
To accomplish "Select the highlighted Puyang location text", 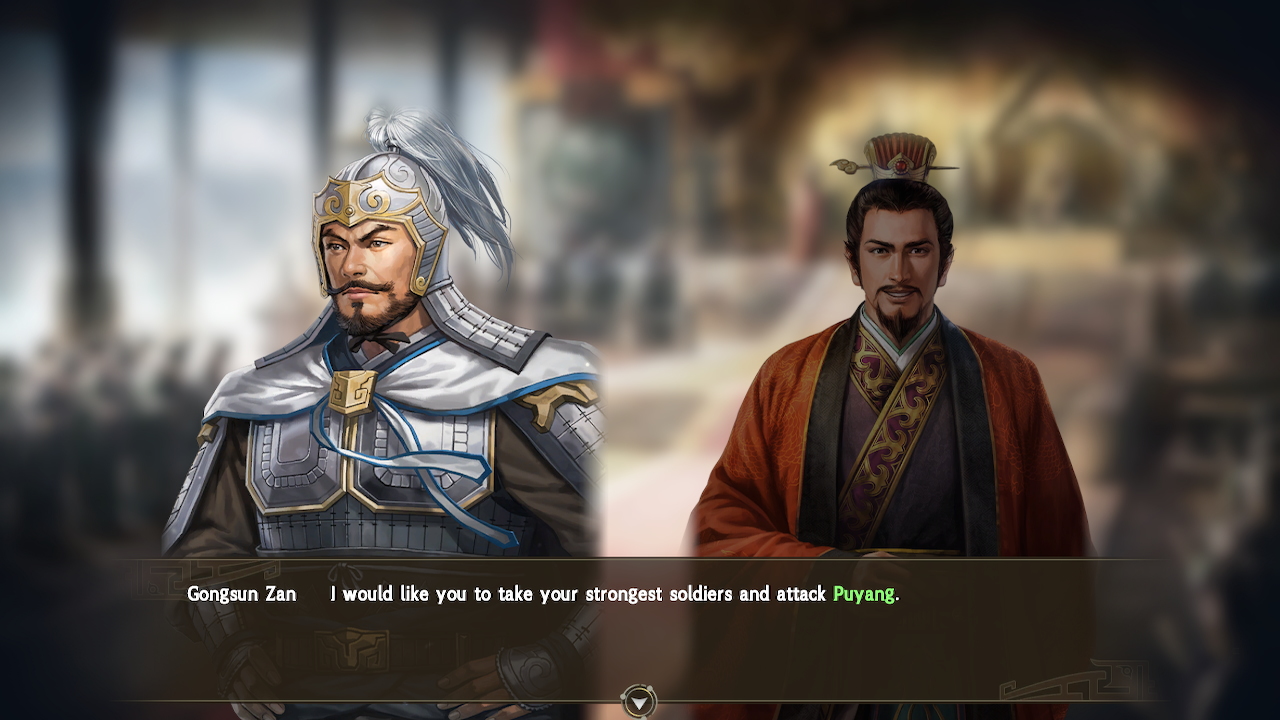I will tap(864, 593).
